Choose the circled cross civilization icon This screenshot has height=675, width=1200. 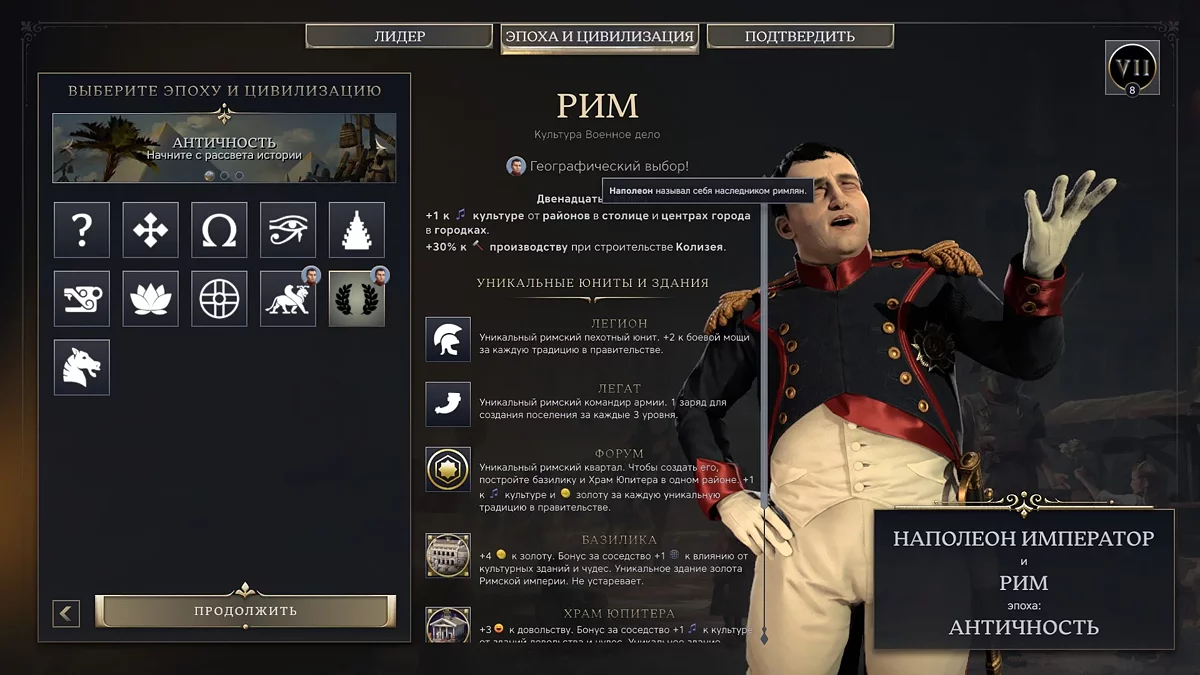point(219,298)
